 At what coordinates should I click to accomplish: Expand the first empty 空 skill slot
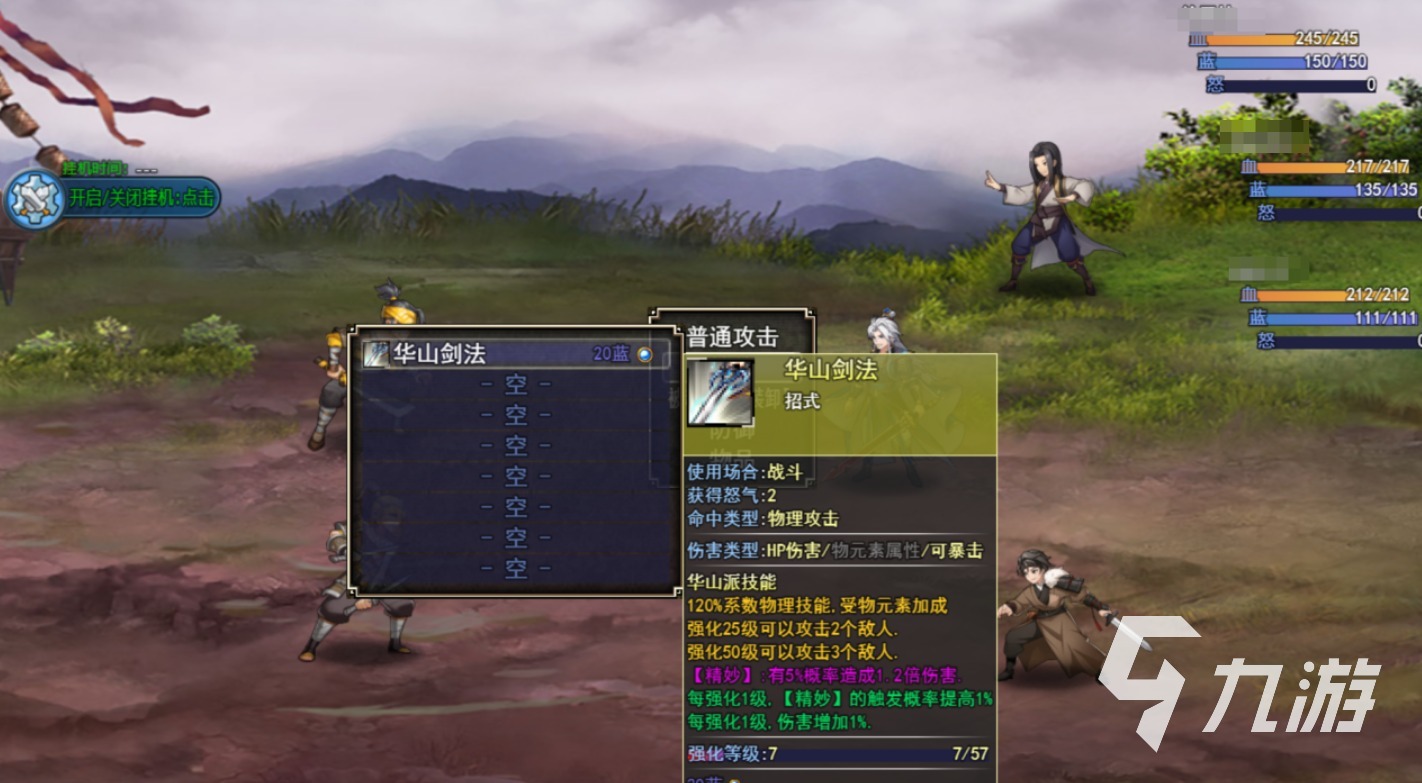point(515,383)
